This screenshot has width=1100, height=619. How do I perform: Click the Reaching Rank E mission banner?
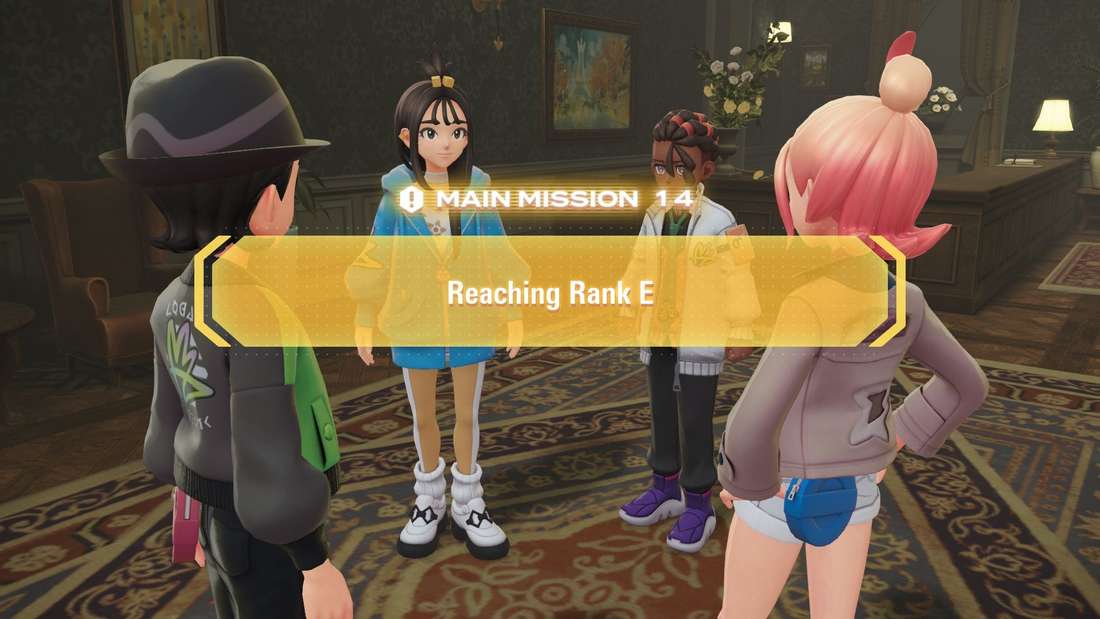548,292
